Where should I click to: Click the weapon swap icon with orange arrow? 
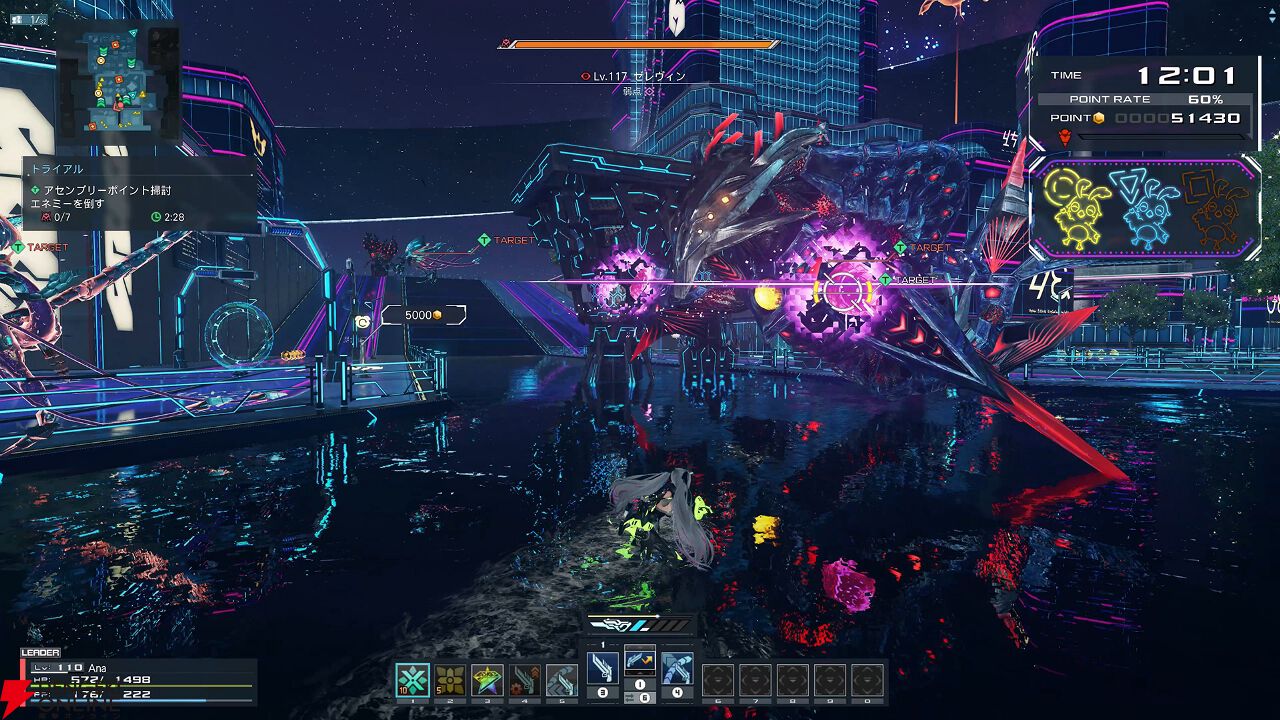point(640,659)
